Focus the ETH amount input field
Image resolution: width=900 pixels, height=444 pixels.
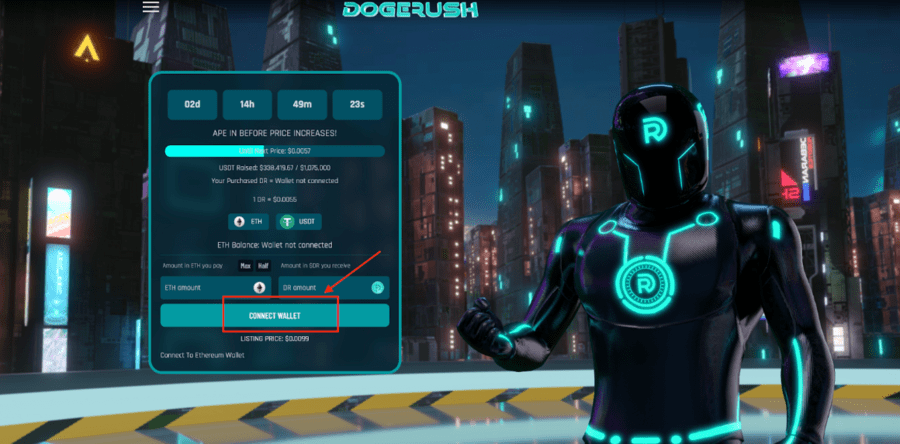[x=205, y=288]
